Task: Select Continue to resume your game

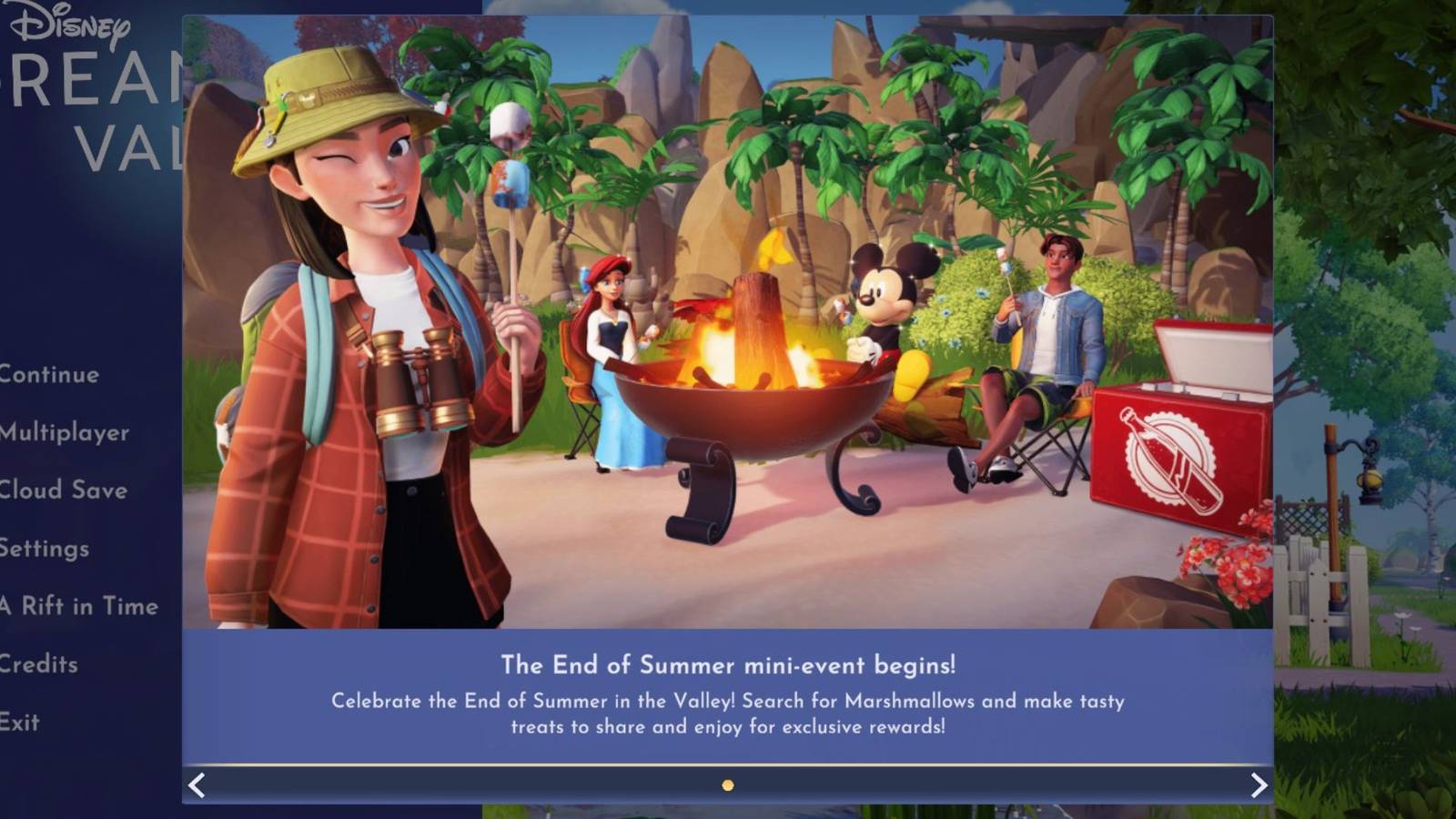Action: click(50, 374)
